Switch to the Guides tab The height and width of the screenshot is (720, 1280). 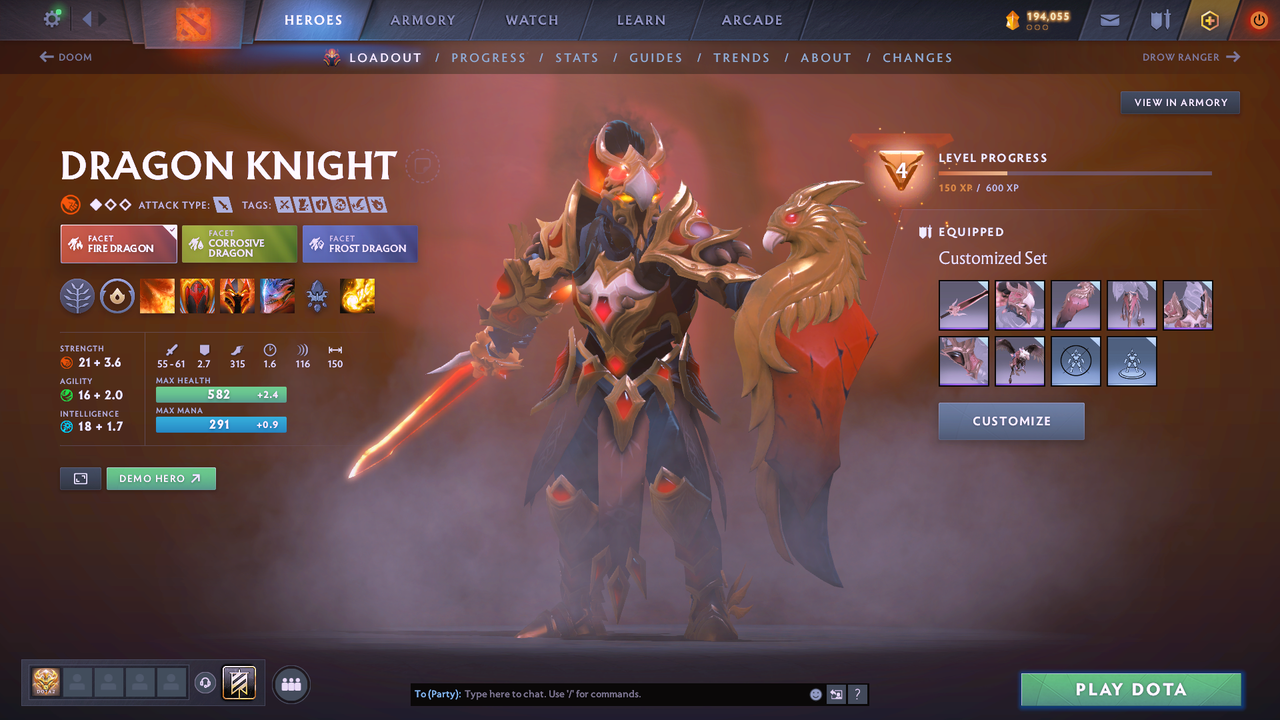[x=656, y=57]
